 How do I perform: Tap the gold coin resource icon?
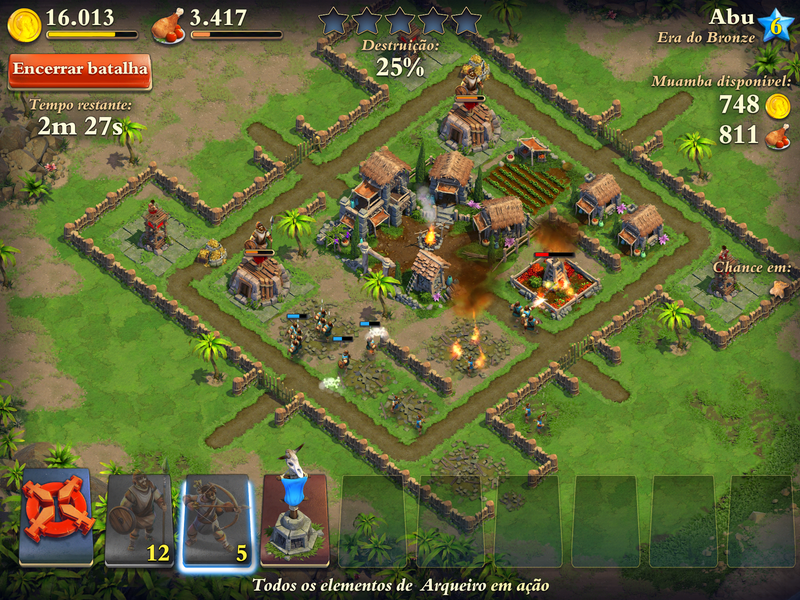pyautogui.click(x=24, y=24)
